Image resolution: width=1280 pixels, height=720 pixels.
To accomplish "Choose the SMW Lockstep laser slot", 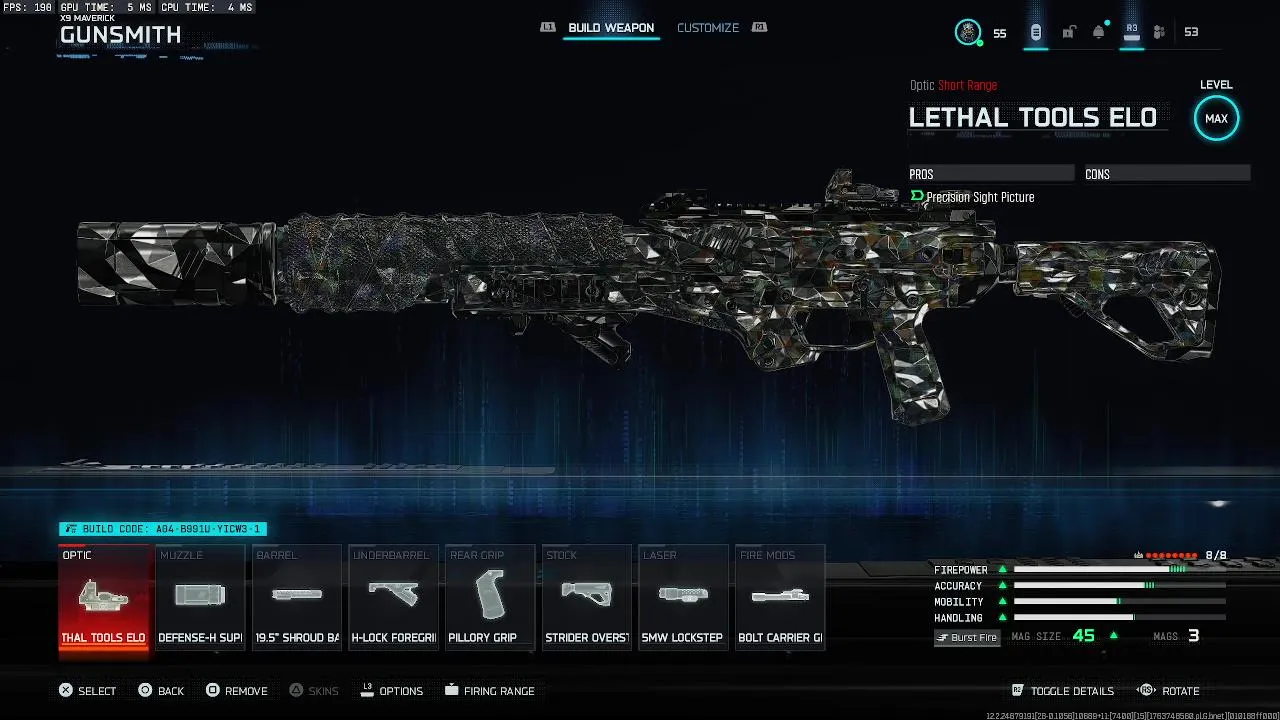I will point(683,598).
